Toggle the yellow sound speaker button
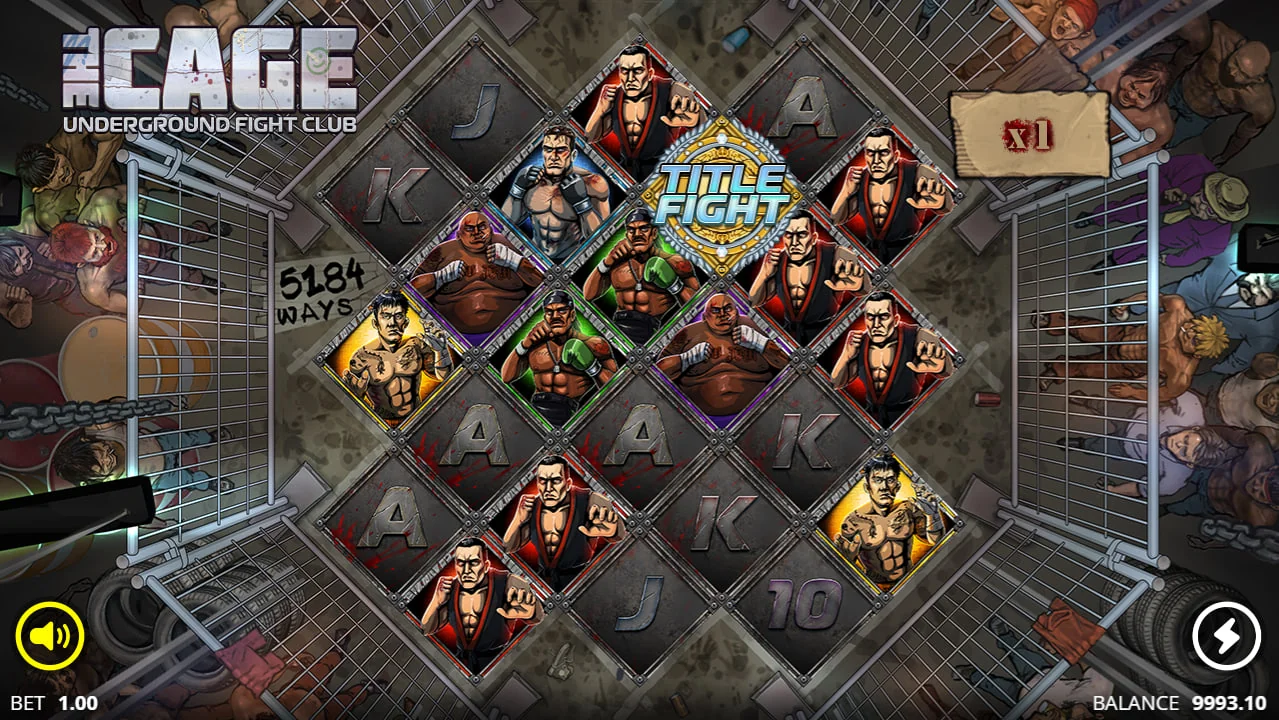 [50, 635]
